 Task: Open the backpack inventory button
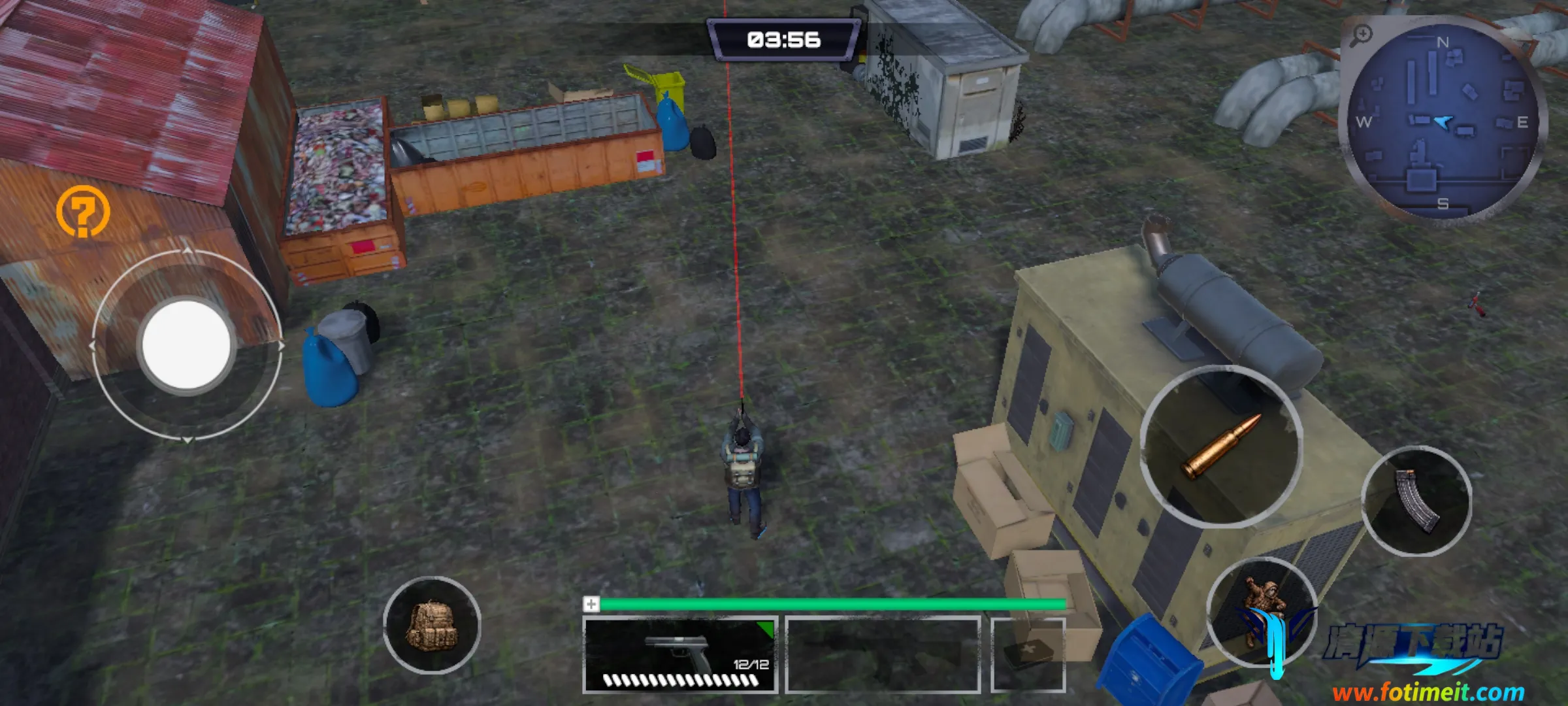click(x=432, y=626)
